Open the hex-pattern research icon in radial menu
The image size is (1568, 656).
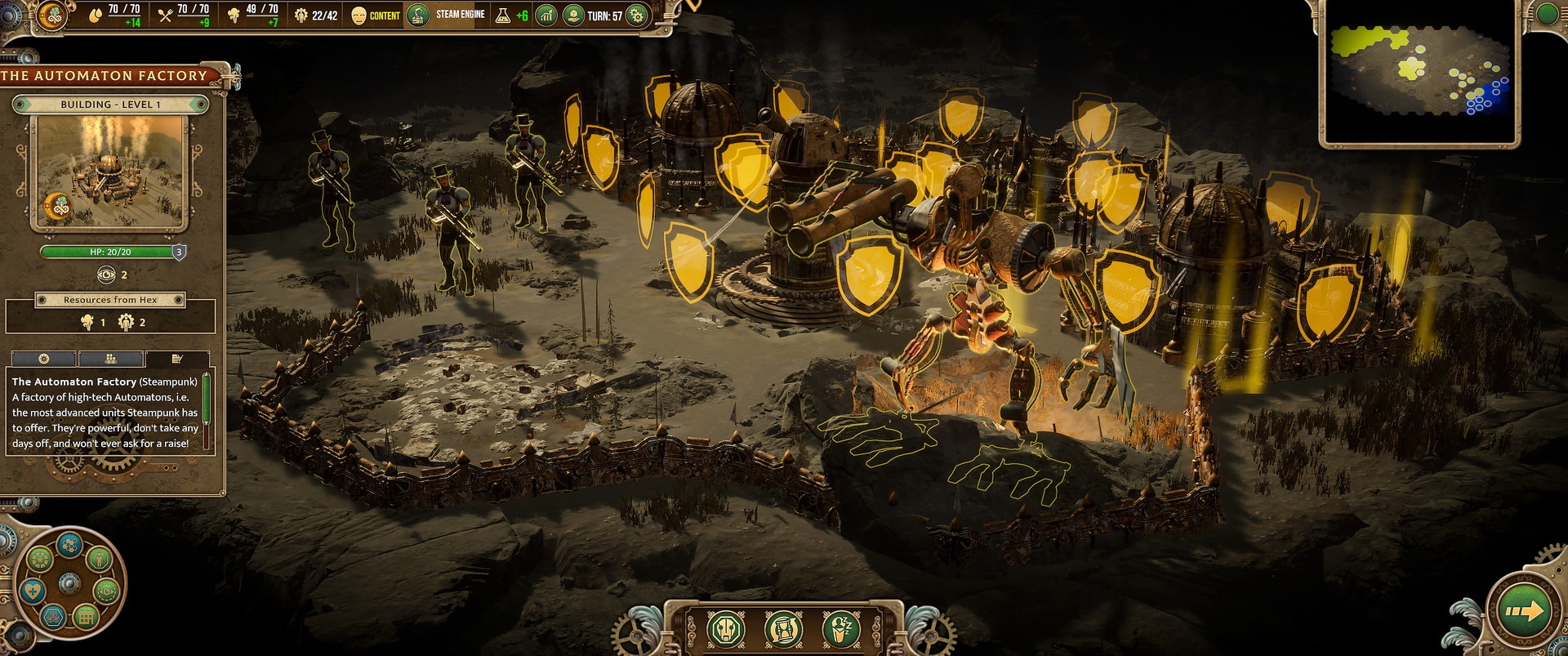[69, 546]
